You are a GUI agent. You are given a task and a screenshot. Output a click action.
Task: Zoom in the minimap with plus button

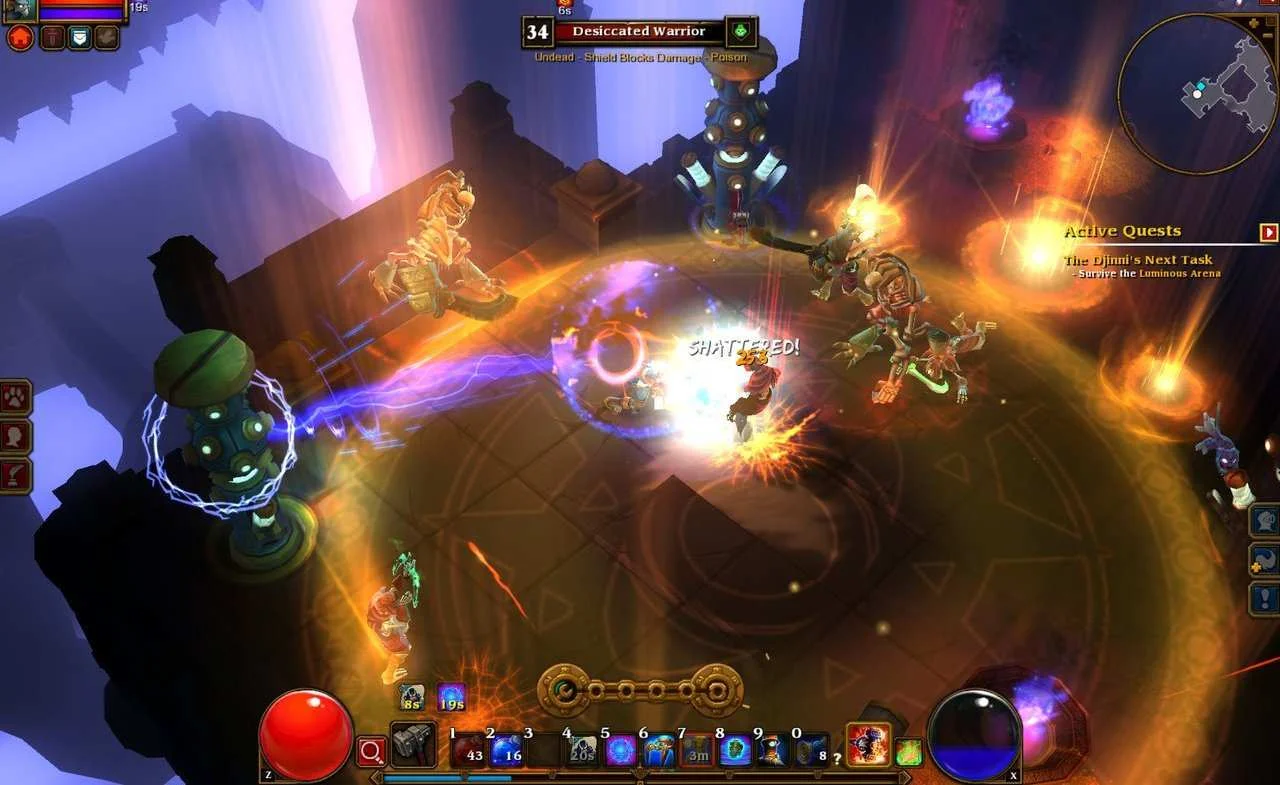[1254, 22]
